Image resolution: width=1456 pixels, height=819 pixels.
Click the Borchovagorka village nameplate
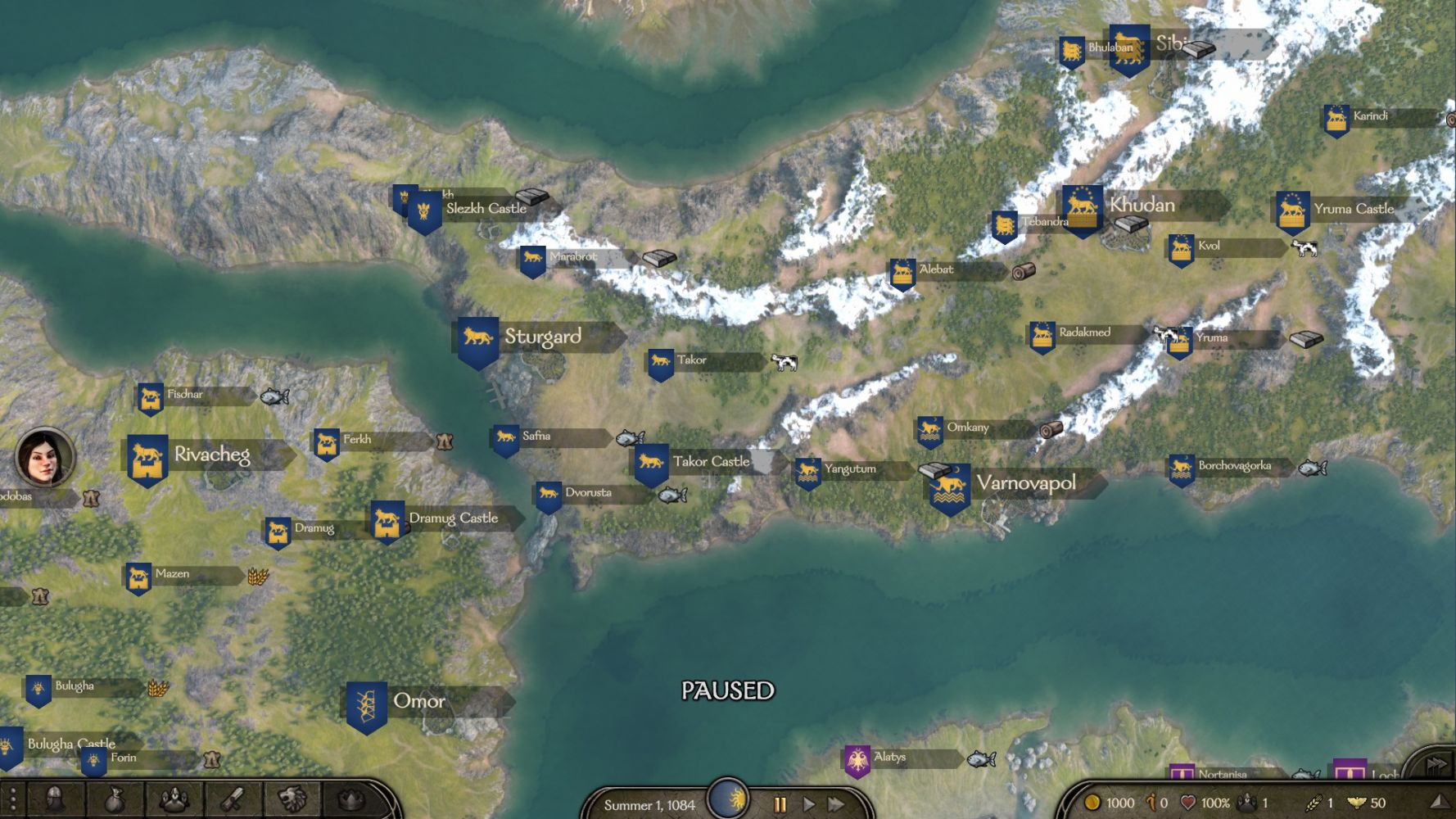[1234, 466]
